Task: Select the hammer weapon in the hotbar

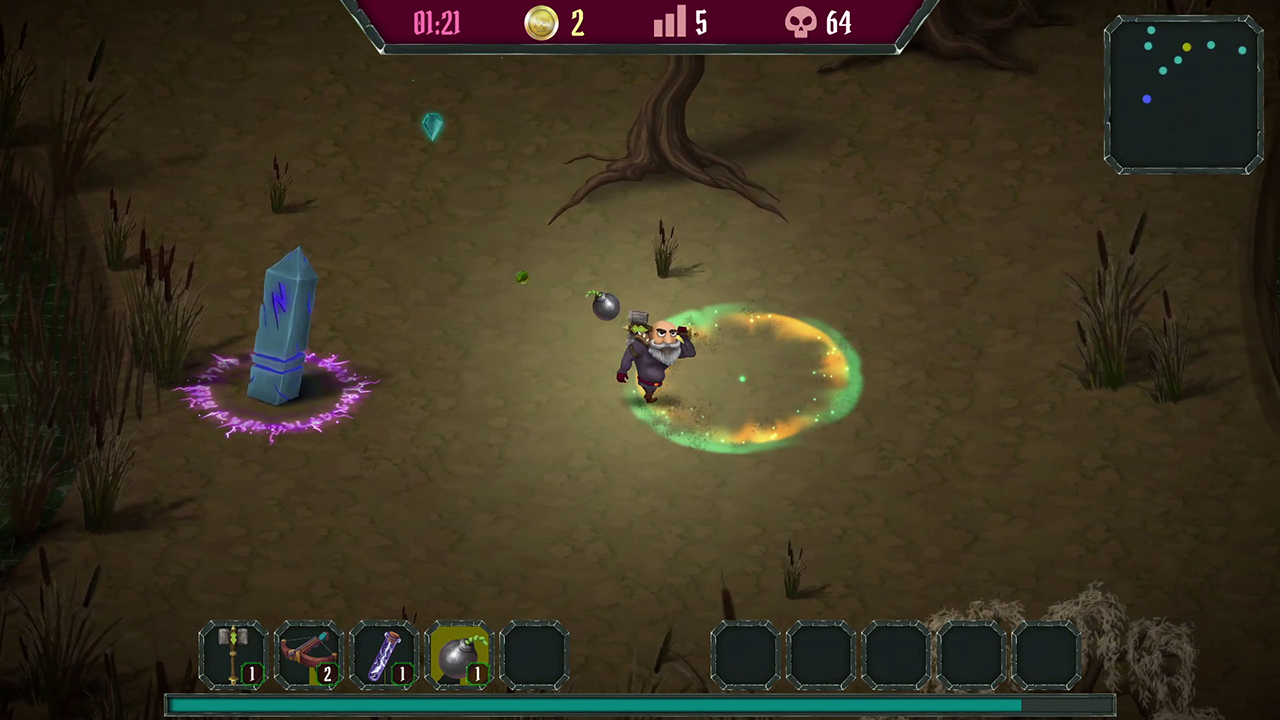Action: (234, 653)
